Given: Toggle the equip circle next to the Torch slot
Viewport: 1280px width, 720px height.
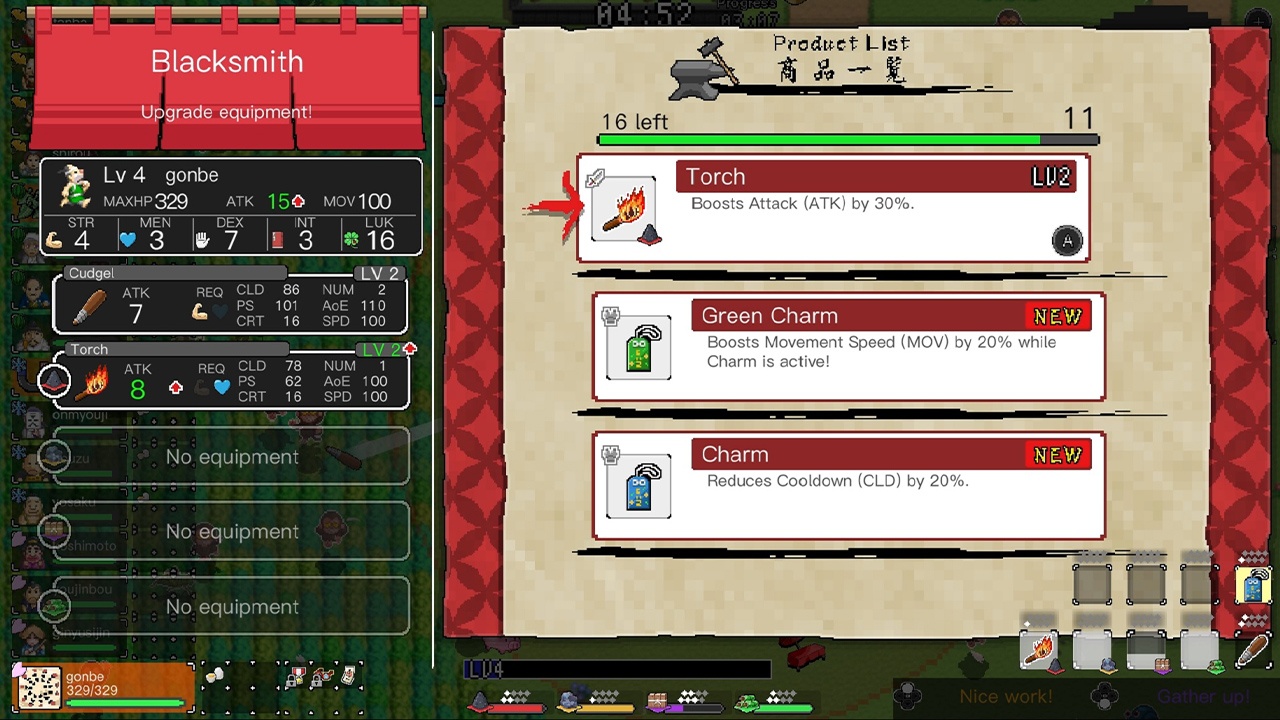Looking at the screenshot, I should point(54,380).
